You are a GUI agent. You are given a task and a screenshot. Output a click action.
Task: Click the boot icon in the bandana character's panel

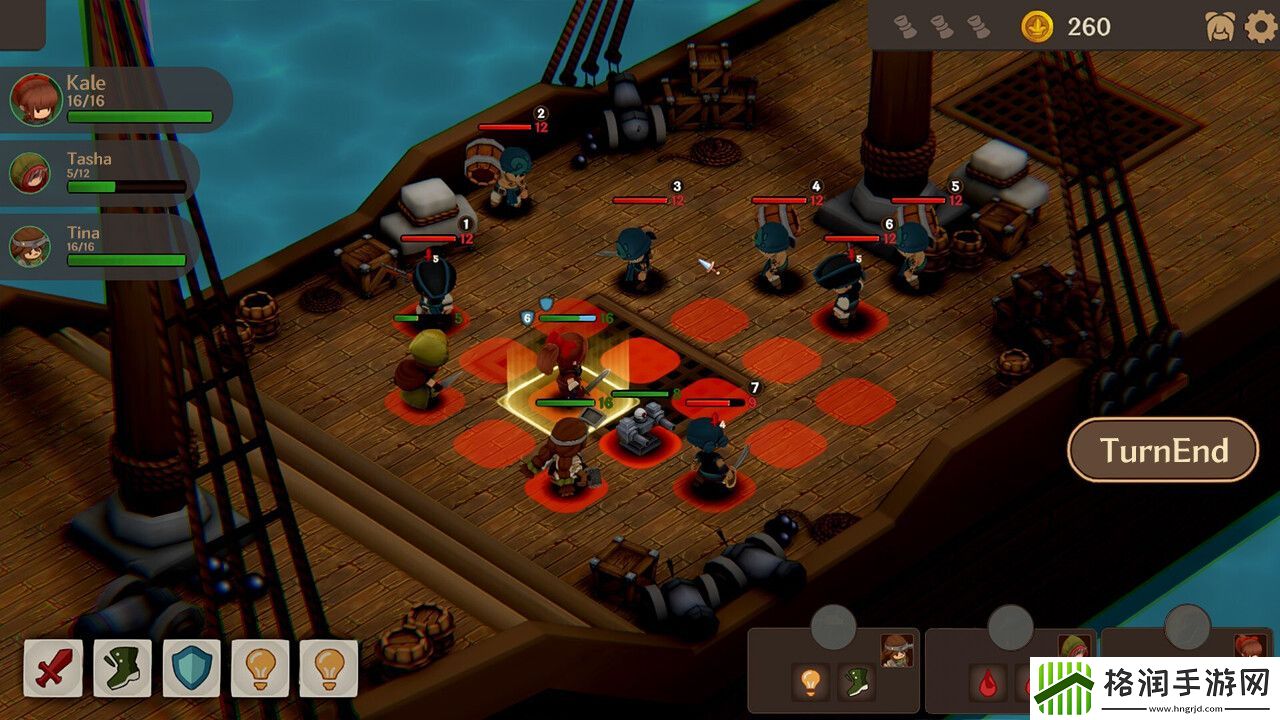coord(856,682)
